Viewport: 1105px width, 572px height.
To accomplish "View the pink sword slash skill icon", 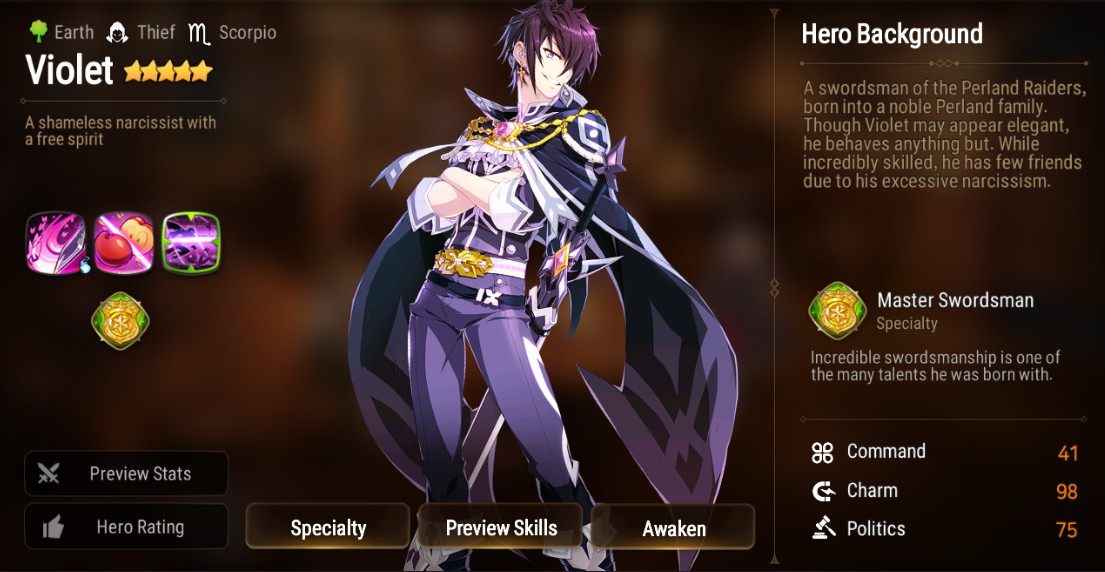I will pyautogui.click(x=56, y=243).
